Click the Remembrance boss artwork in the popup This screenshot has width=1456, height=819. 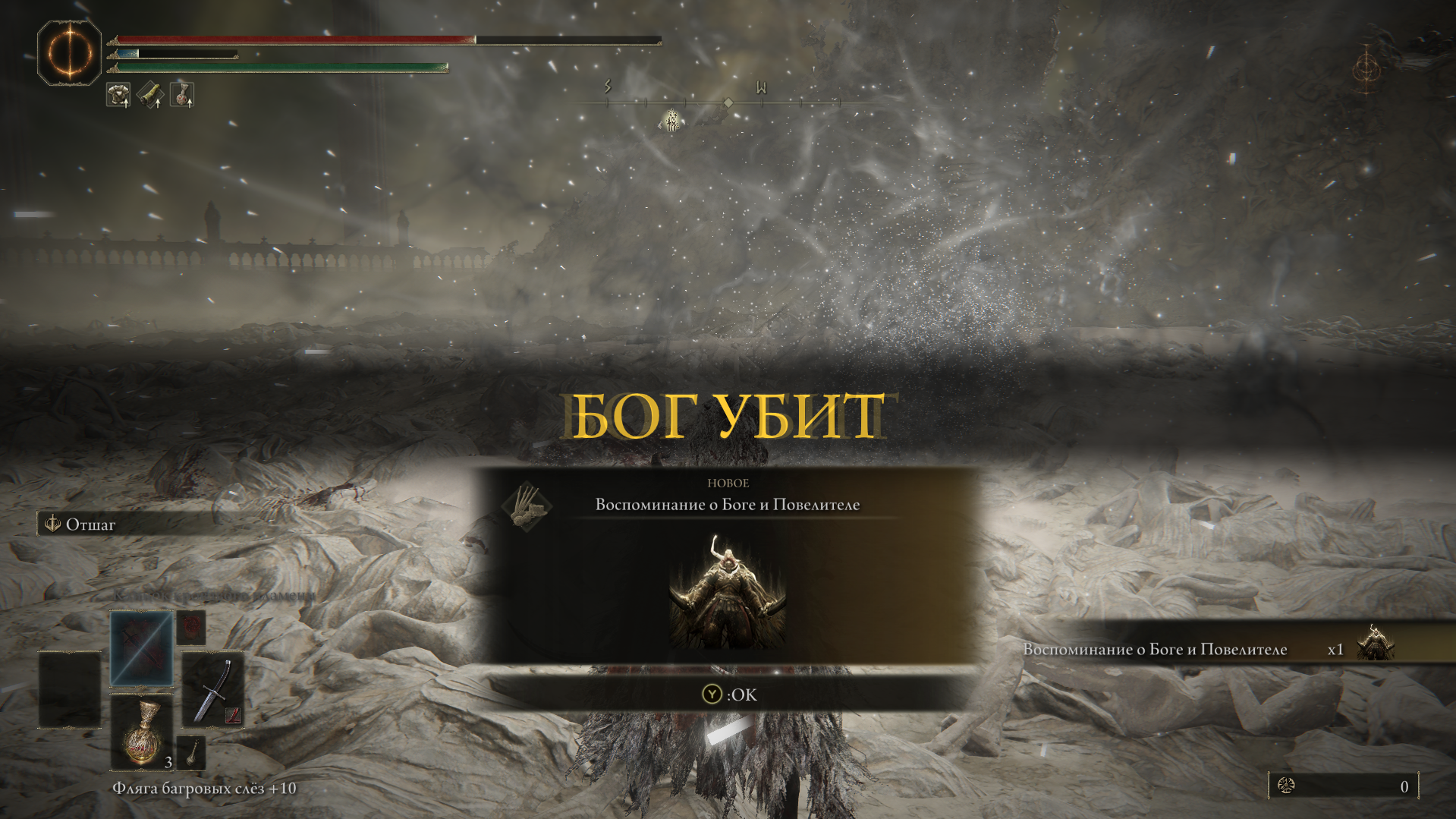[x=727, y=592]
